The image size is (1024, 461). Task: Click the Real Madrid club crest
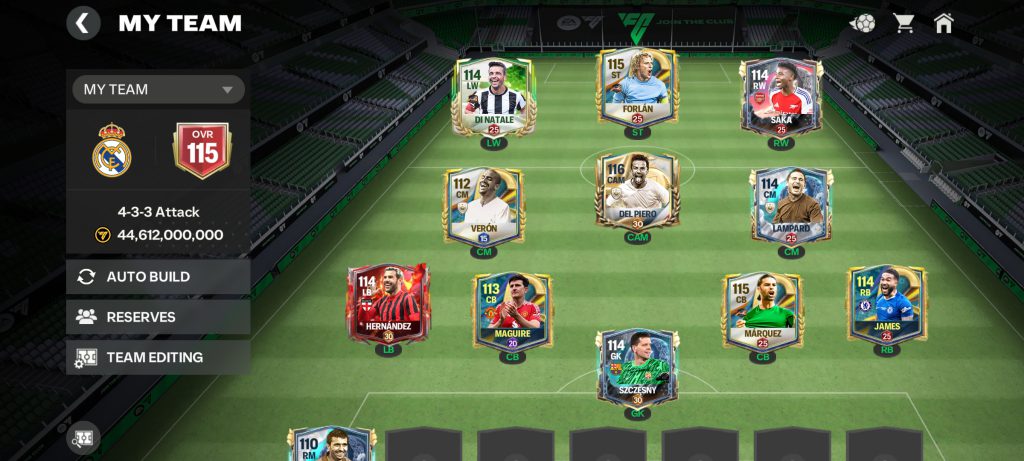click(x=112, y=150)
